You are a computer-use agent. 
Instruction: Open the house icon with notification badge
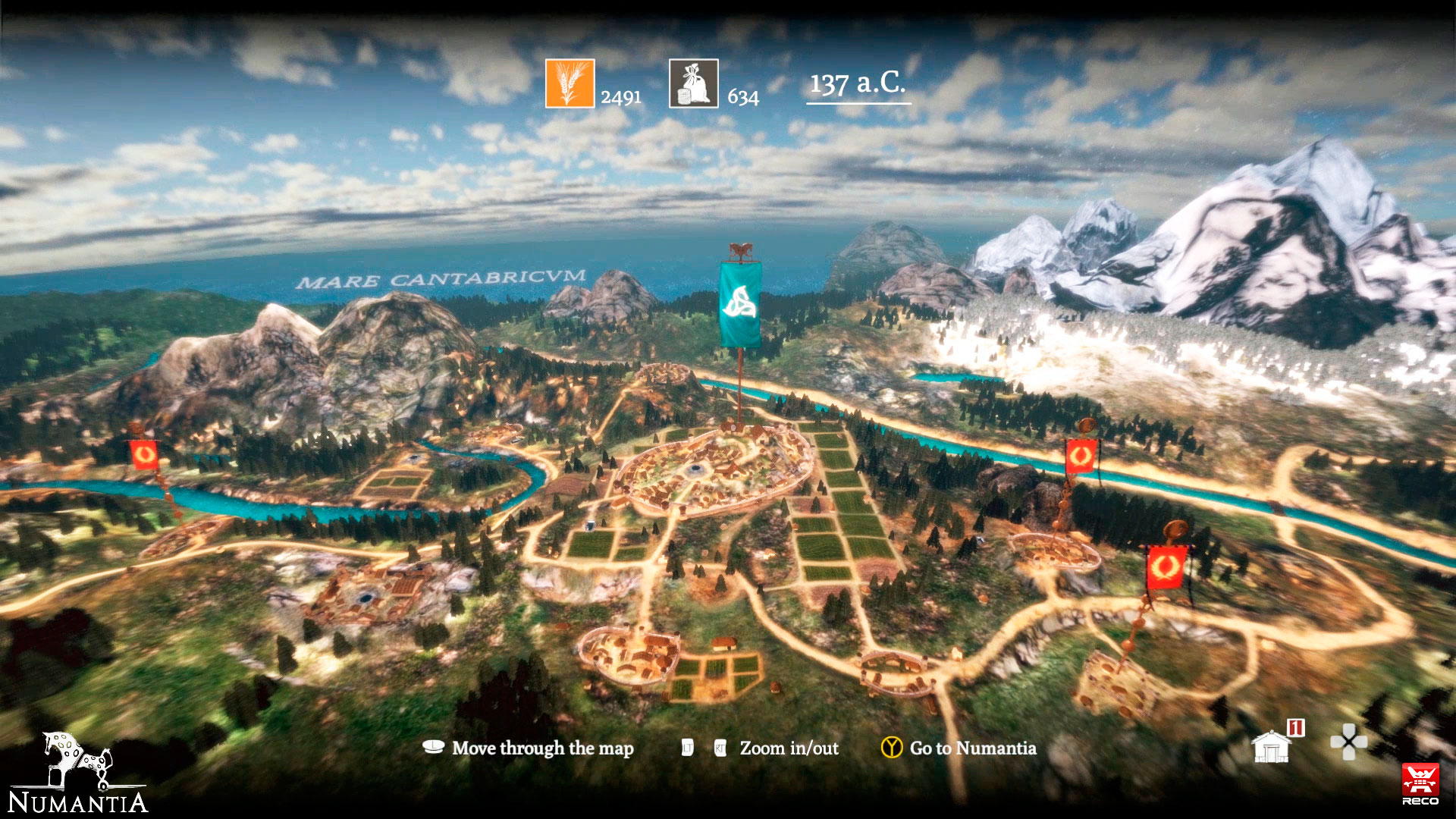click(x=1272, y=746)
